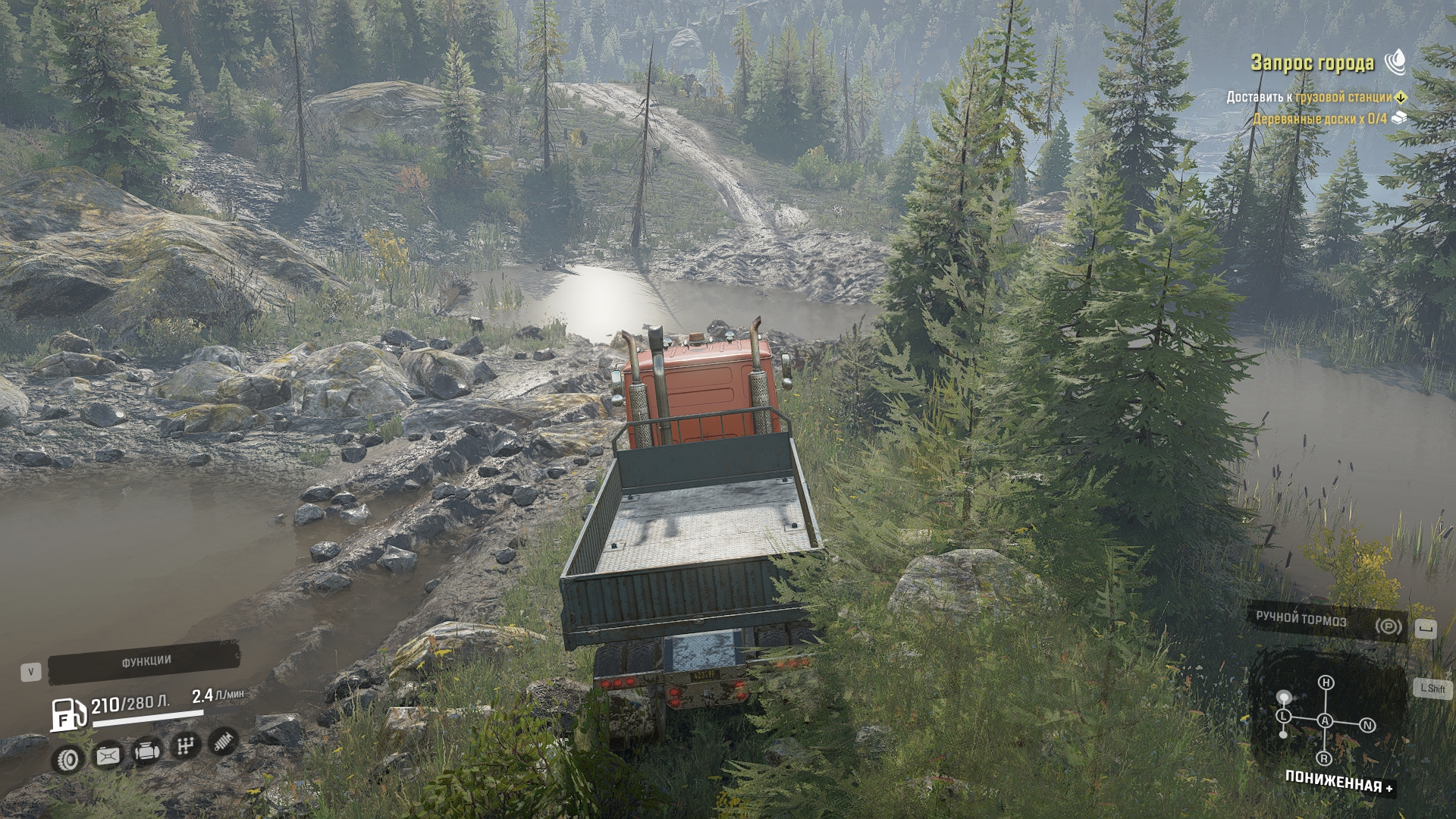The height and width of the screenshot is (819, 1456).
Task: Switch gearbox to N neutral
Action: pyautogui.click(x=1368, y=726)
